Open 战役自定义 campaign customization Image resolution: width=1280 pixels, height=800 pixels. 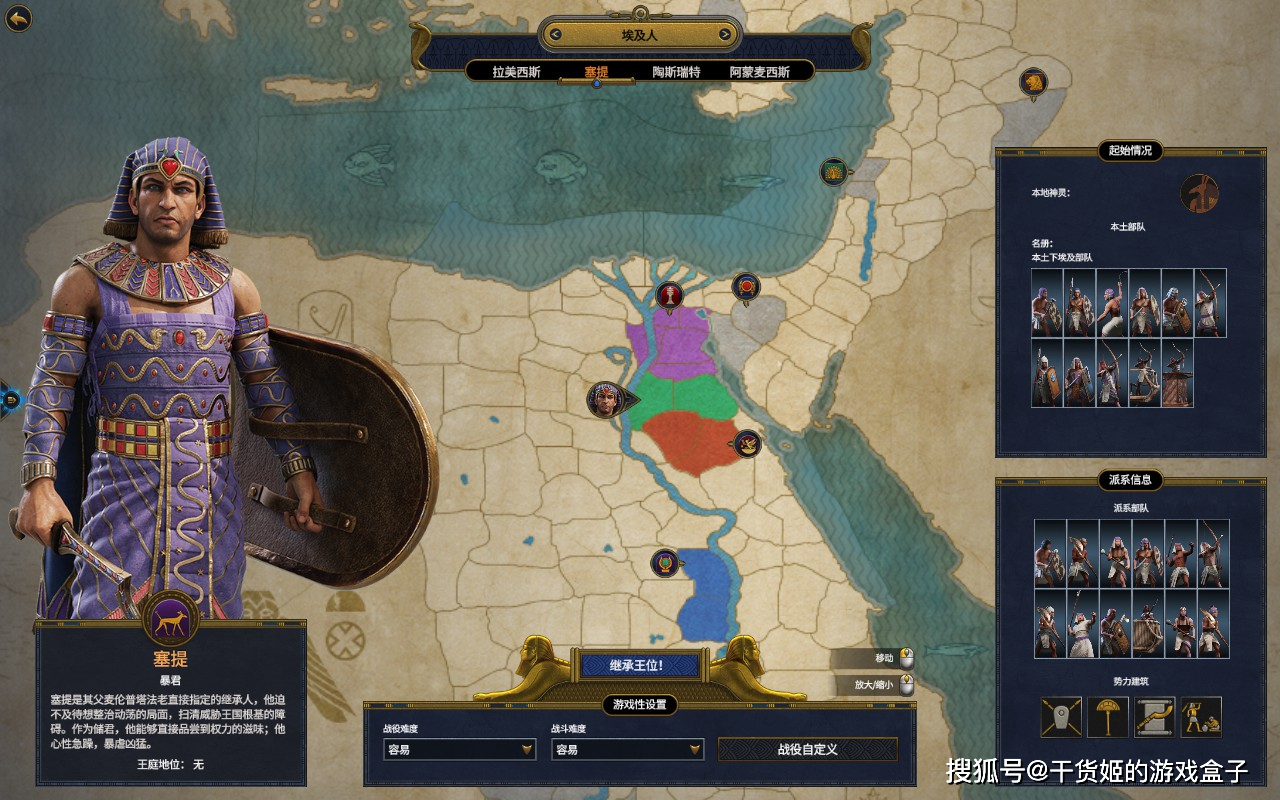tap(807, 749)
